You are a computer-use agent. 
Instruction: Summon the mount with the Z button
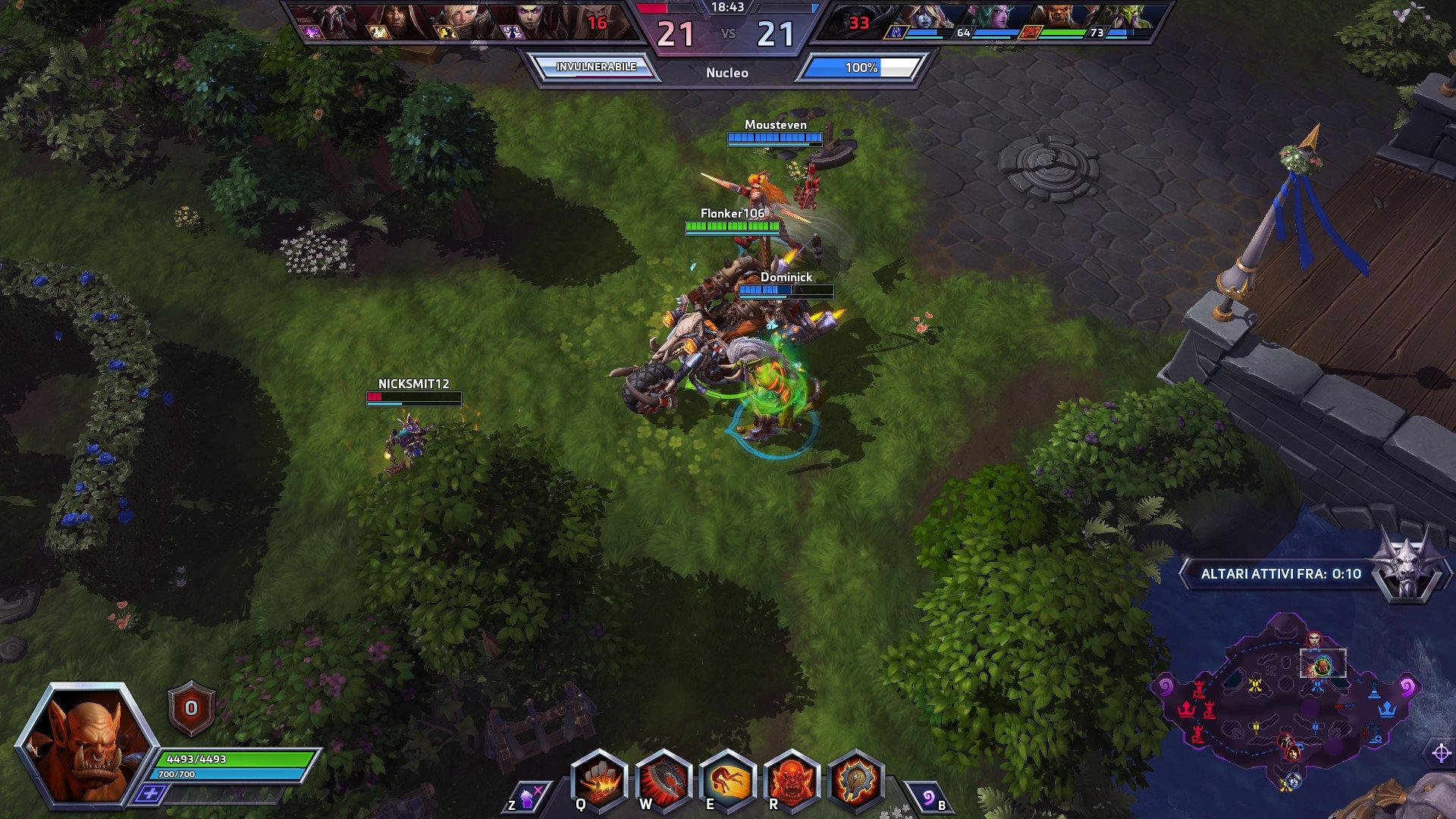[526, 798]
